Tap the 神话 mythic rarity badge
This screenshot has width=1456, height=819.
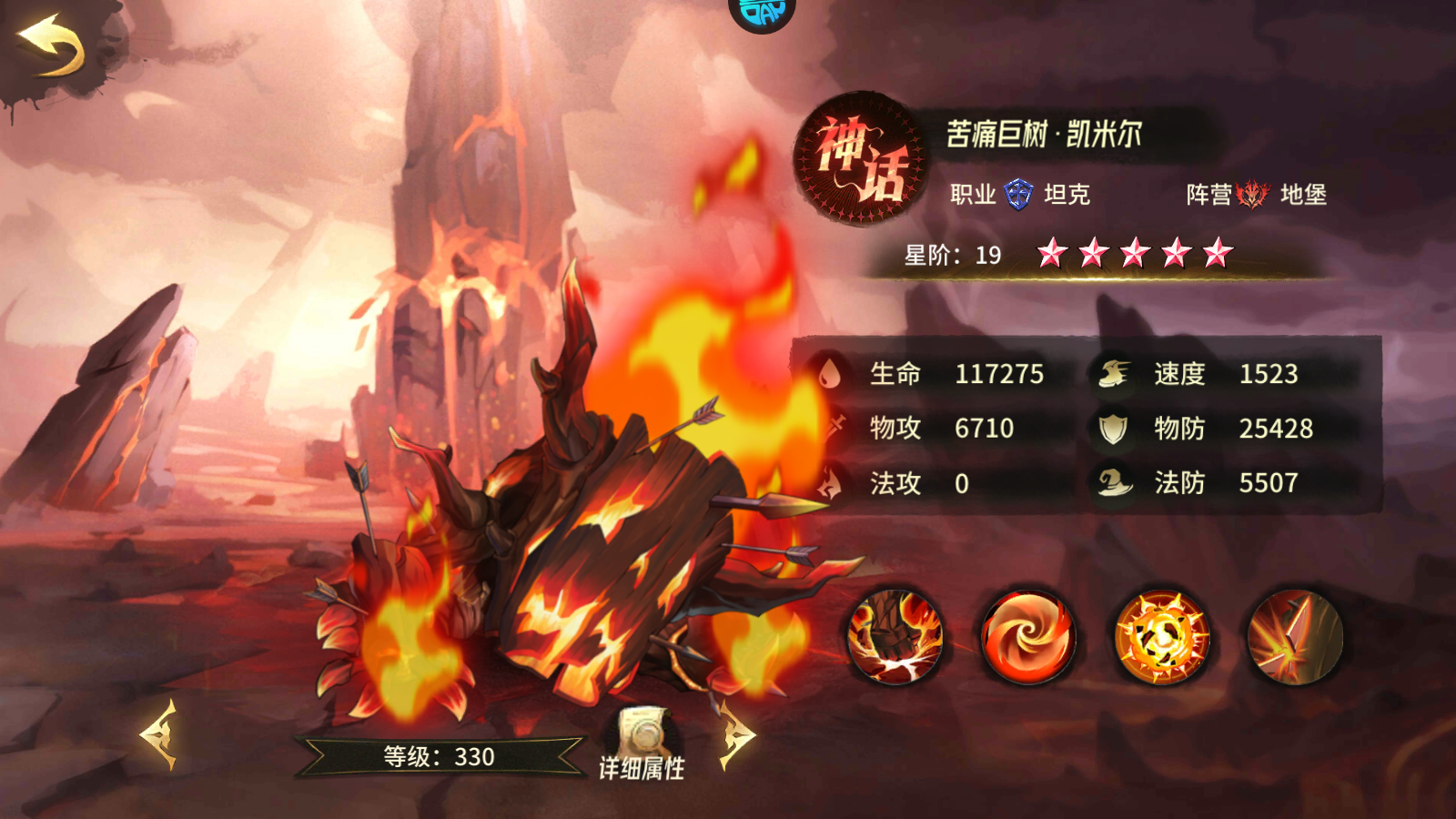click(858, 159)
